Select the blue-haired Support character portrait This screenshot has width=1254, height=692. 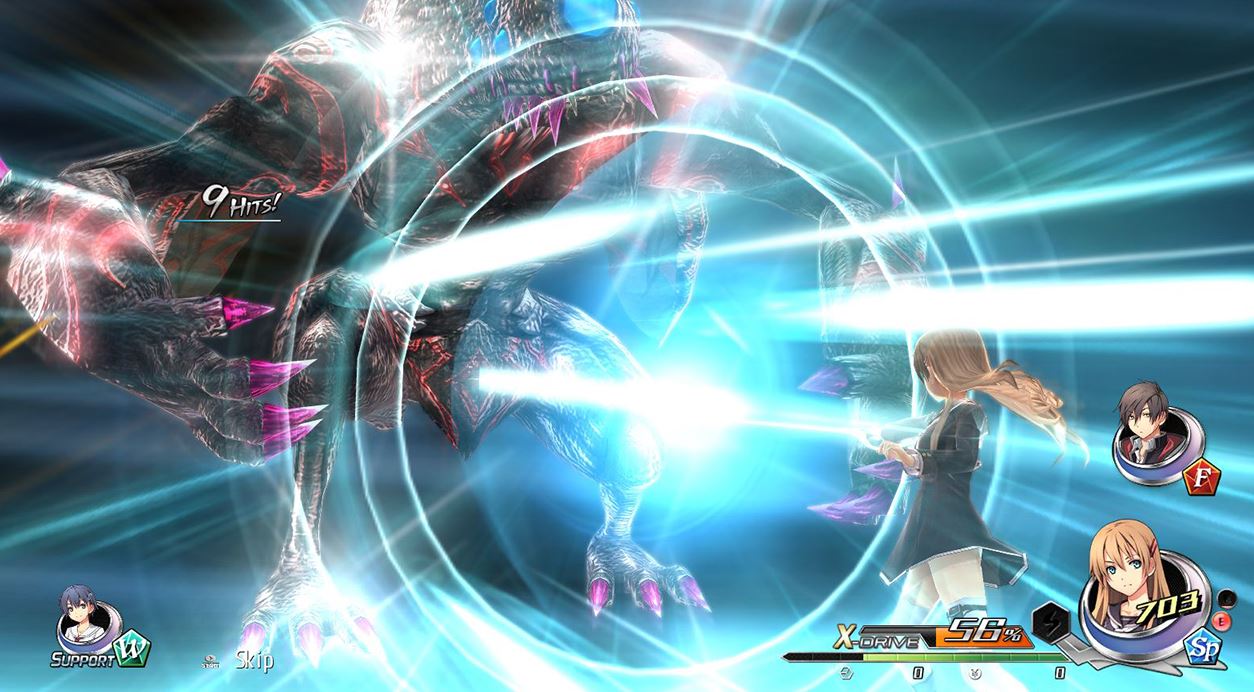[x=82, y=618]
